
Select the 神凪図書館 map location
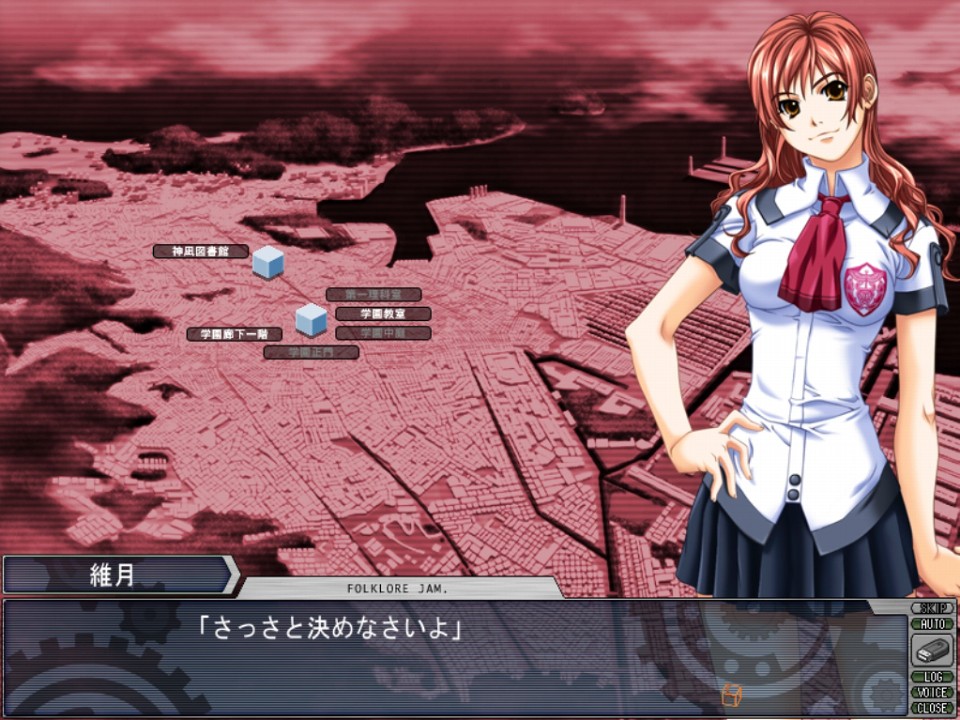point(201,252)
